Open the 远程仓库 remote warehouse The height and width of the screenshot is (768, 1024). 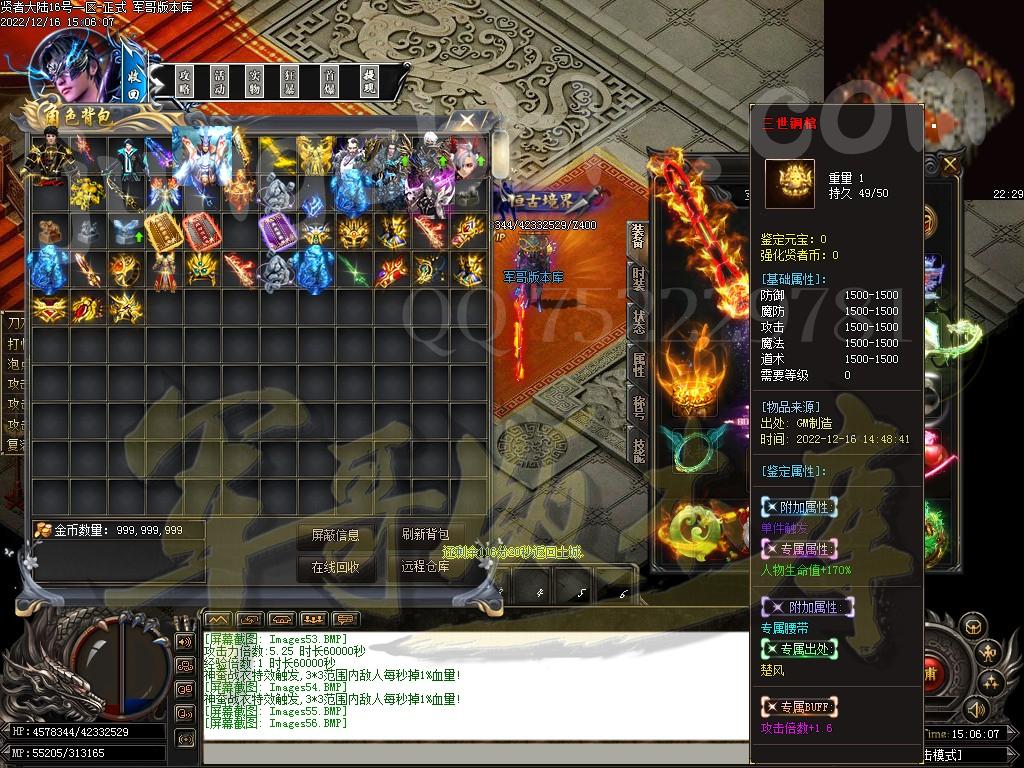(x=425, y=567)
